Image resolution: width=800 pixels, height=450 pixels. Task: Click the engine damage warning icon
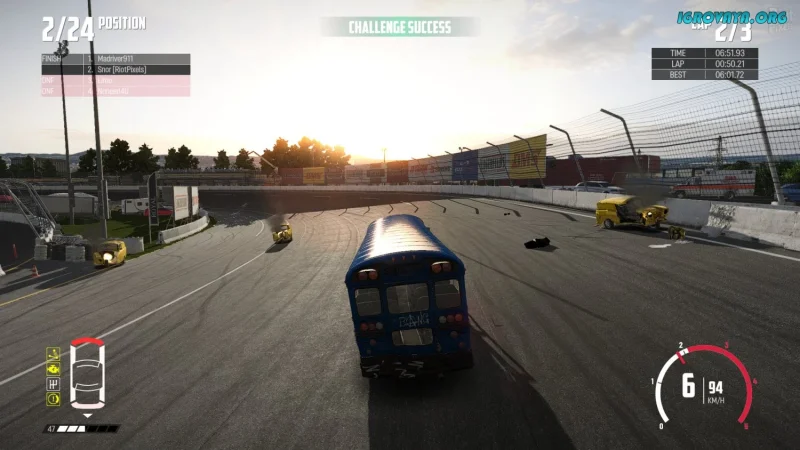point(53,368)
